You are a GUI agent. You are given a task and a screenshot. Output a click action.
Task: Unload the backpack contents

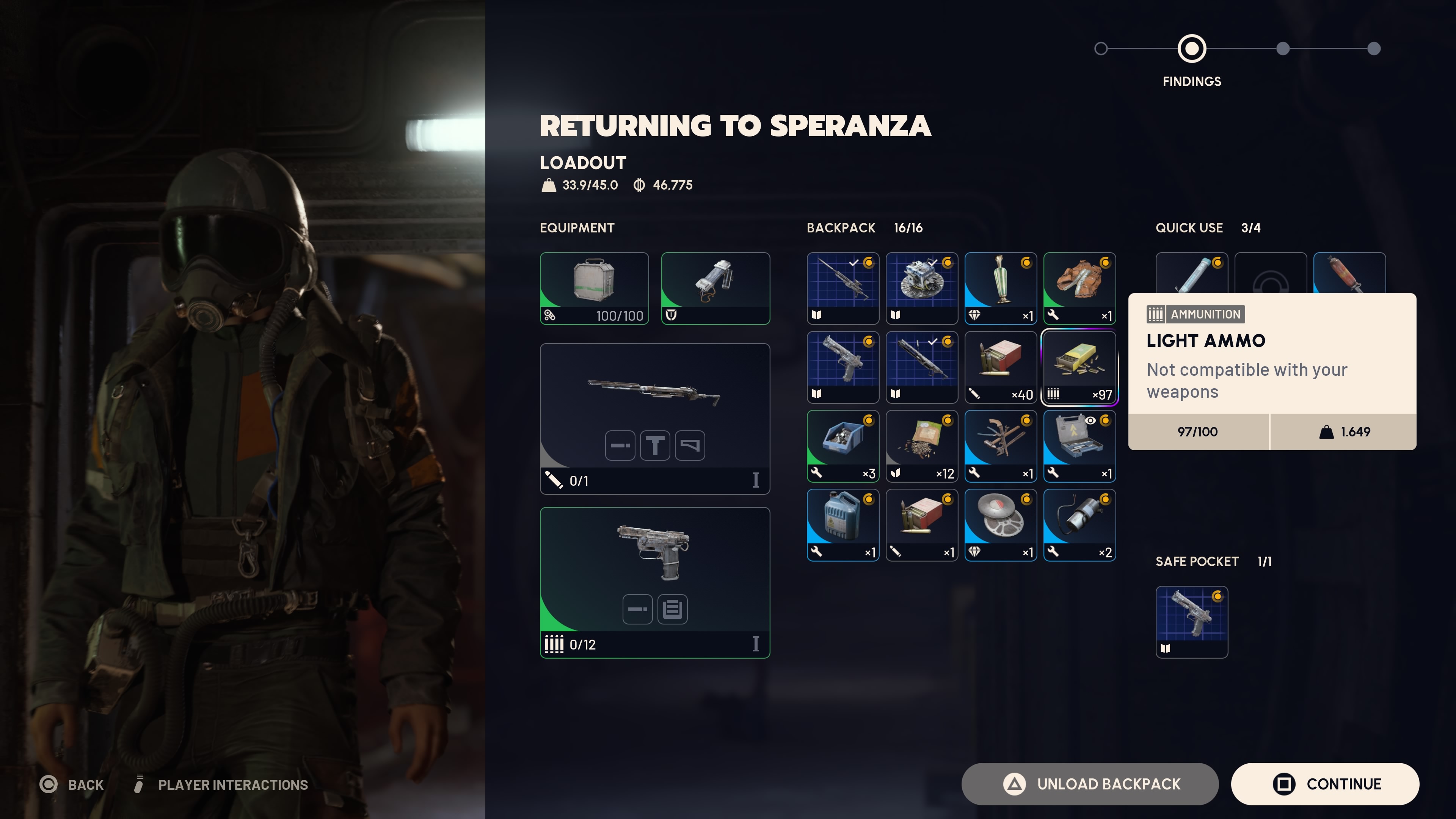[1089, 784]
